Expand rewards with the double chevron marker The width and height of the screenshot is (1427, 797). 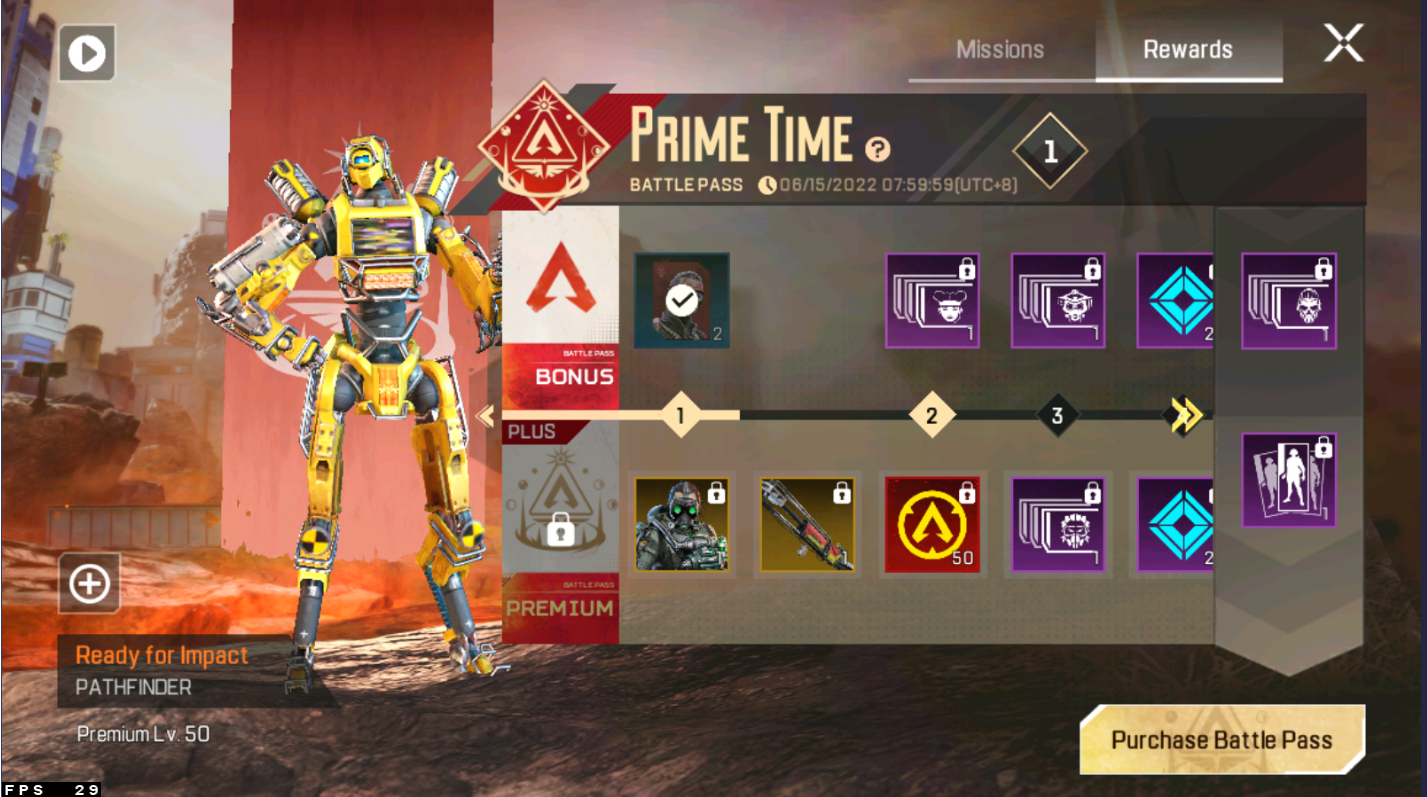pyautogui.click(x=1183, y=416)
